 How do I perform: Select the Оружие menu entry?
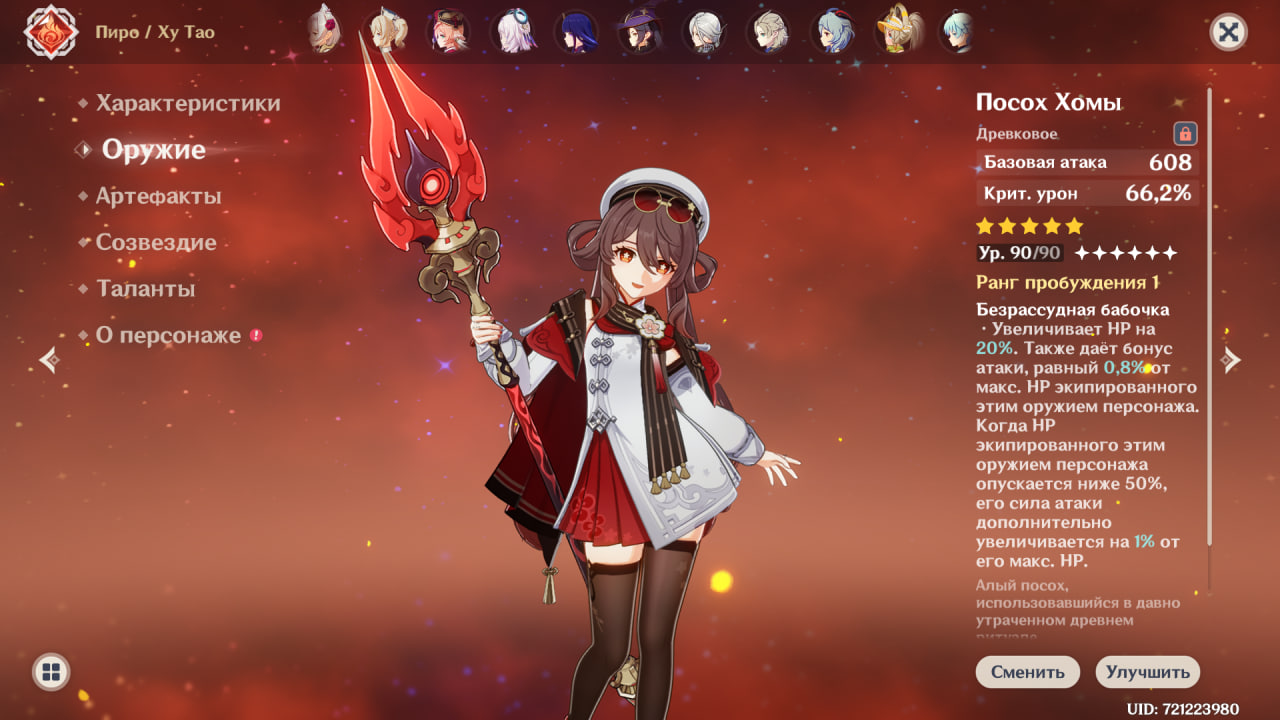(153, 150)
